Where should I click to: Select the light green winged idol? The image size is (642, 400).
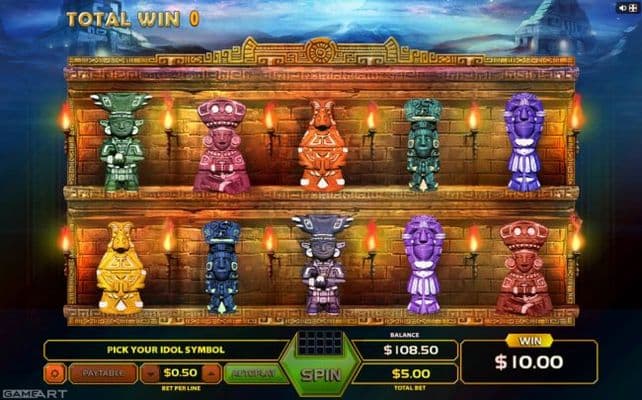tap(120, 143)
